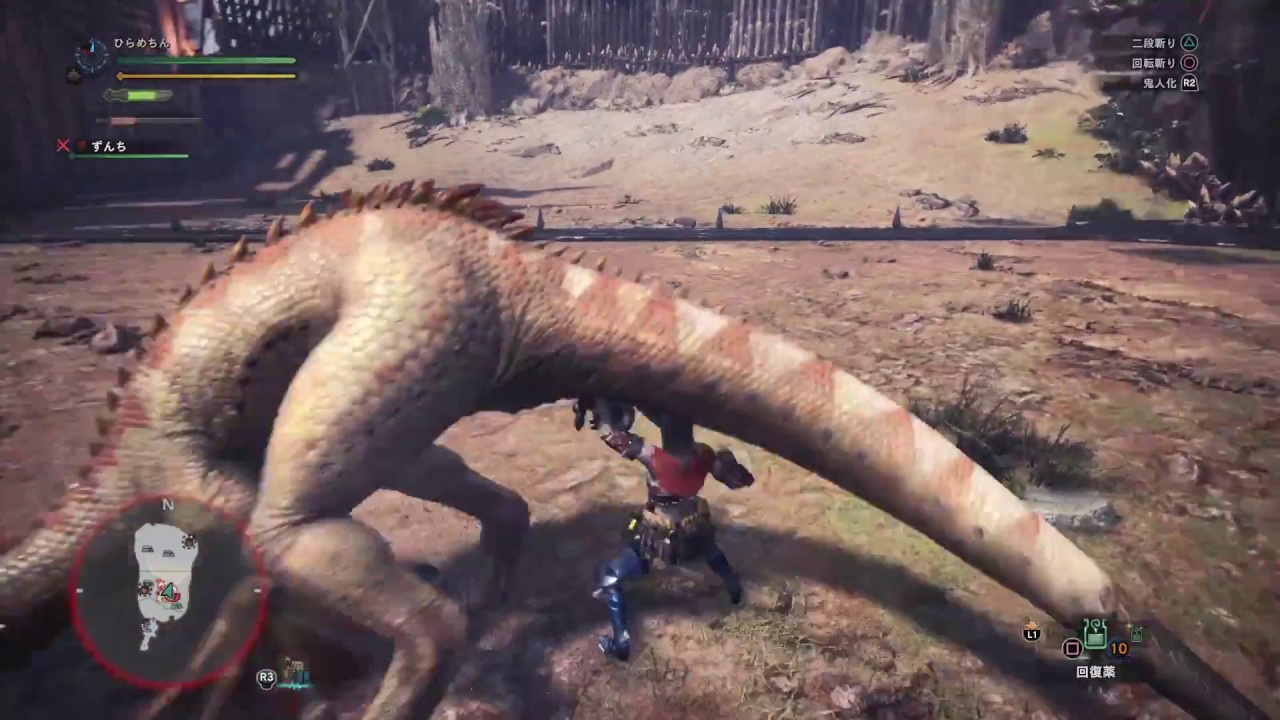
Task: Select the 回復薬 potion item icon
Action: click(x=1095, y=635)
